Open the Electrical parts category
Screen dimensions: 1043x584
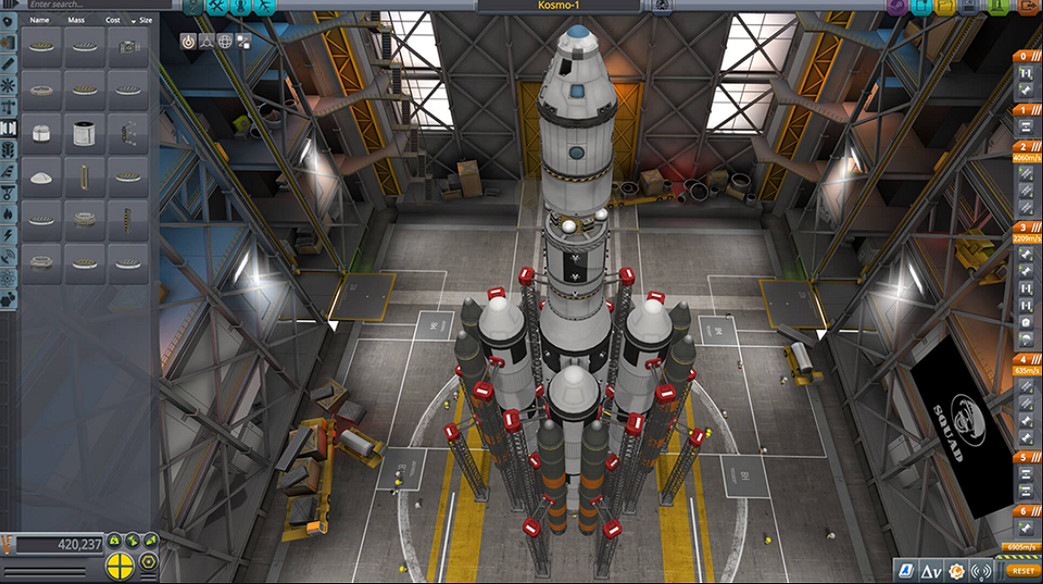click(x=9, y=235)
